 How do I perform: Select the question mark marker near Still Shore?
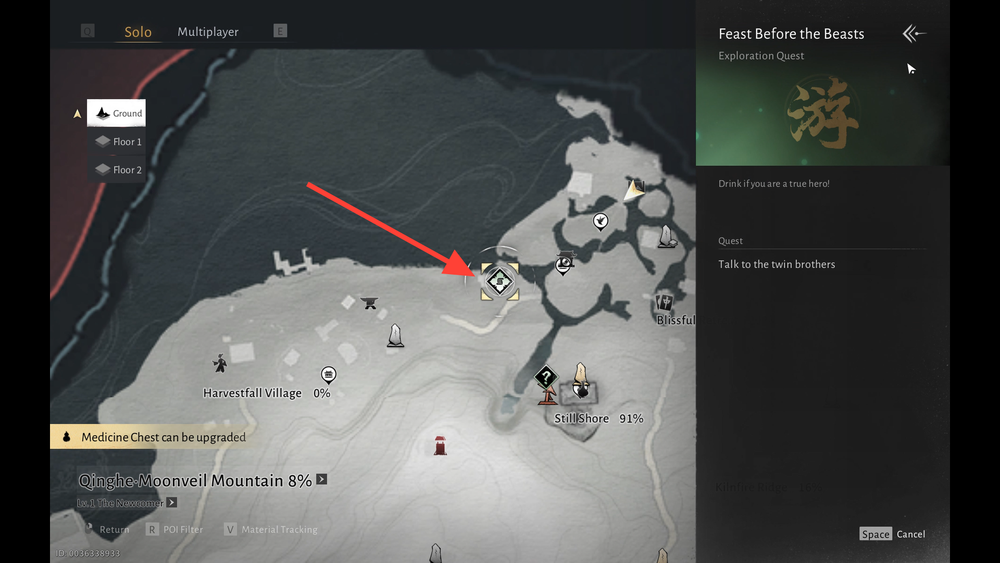click(x=545, y=378)
